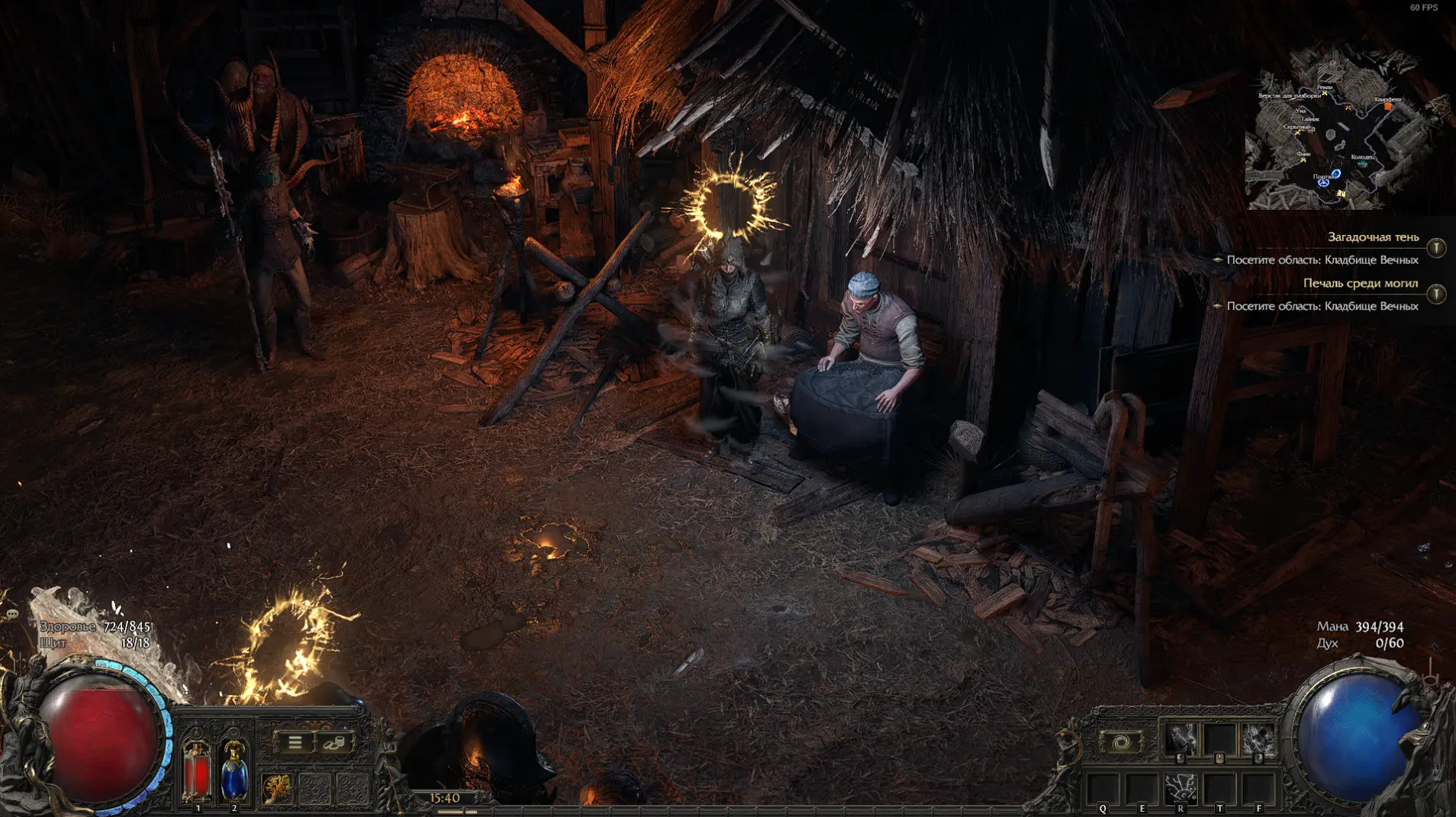Click the pin beside Загадочная тень
Screen dimensions: 1456x817
click(1436, 248)
